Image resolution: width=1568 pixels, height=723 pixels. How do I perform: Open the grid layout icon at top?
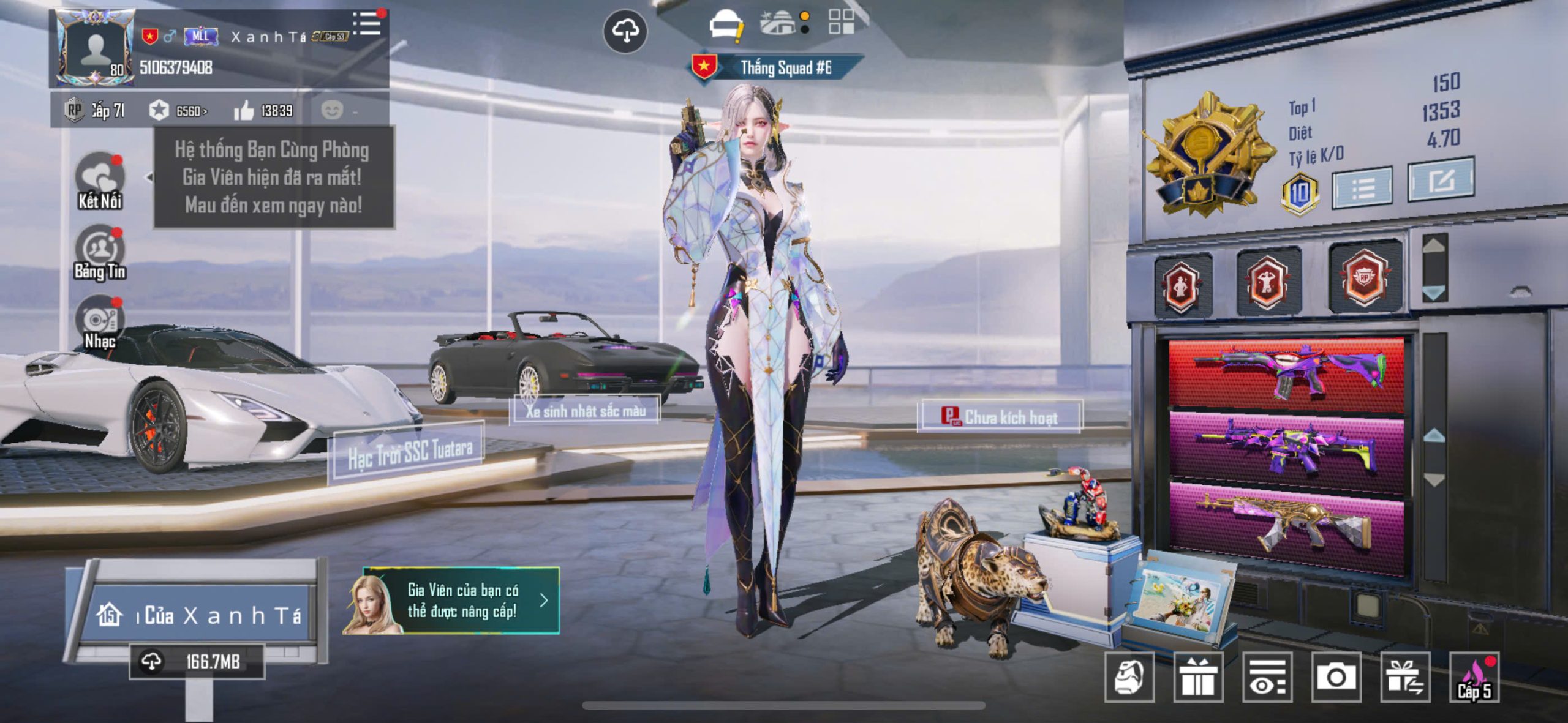click(x=841, y=22)
